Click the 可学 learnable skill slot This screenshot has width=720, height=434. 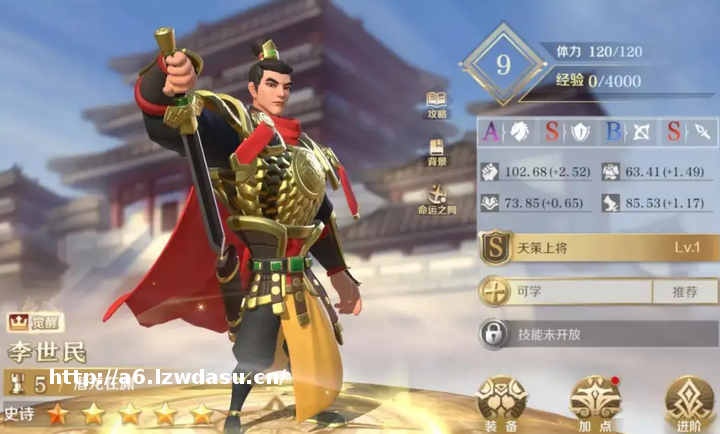point(565,292)
